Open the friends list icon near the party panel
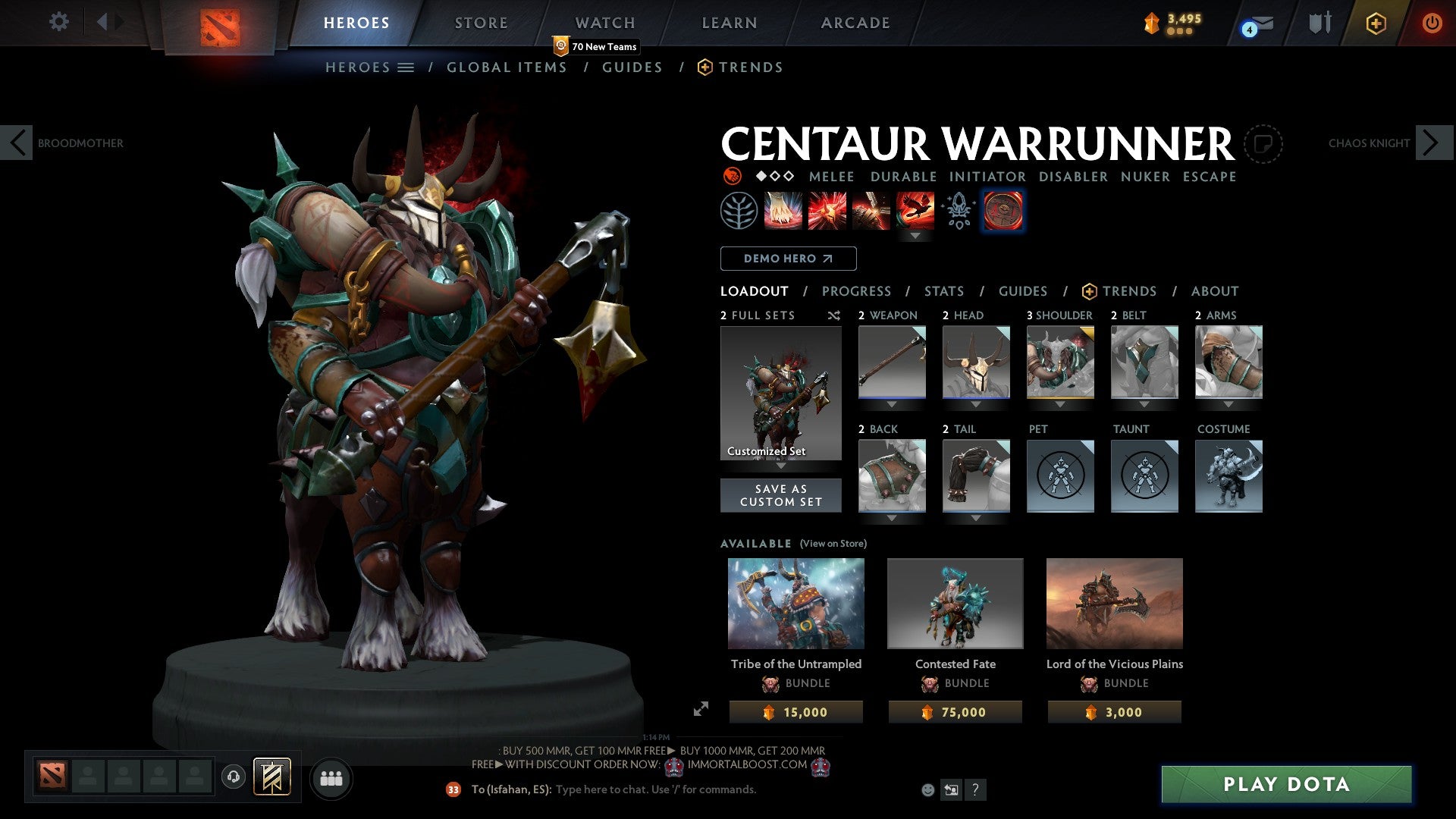The image size is (1456, 819). click(331, 778)
